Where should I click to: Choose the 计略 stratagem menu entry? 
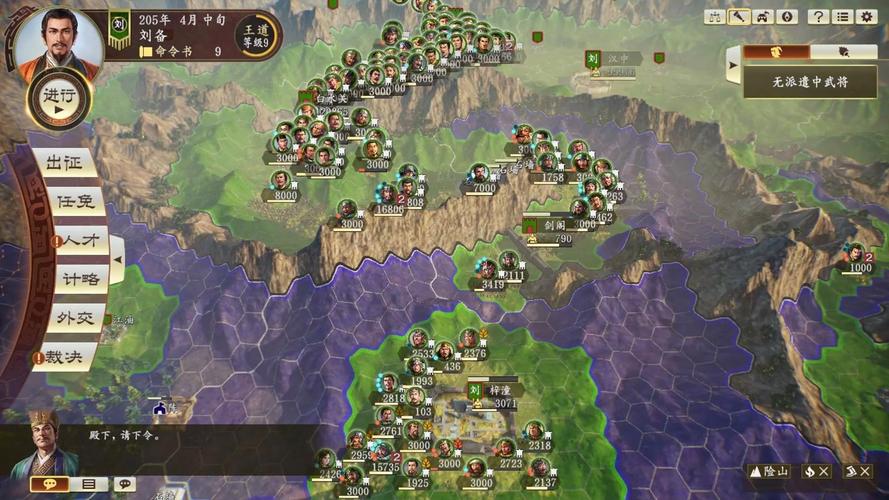[78, 279]
